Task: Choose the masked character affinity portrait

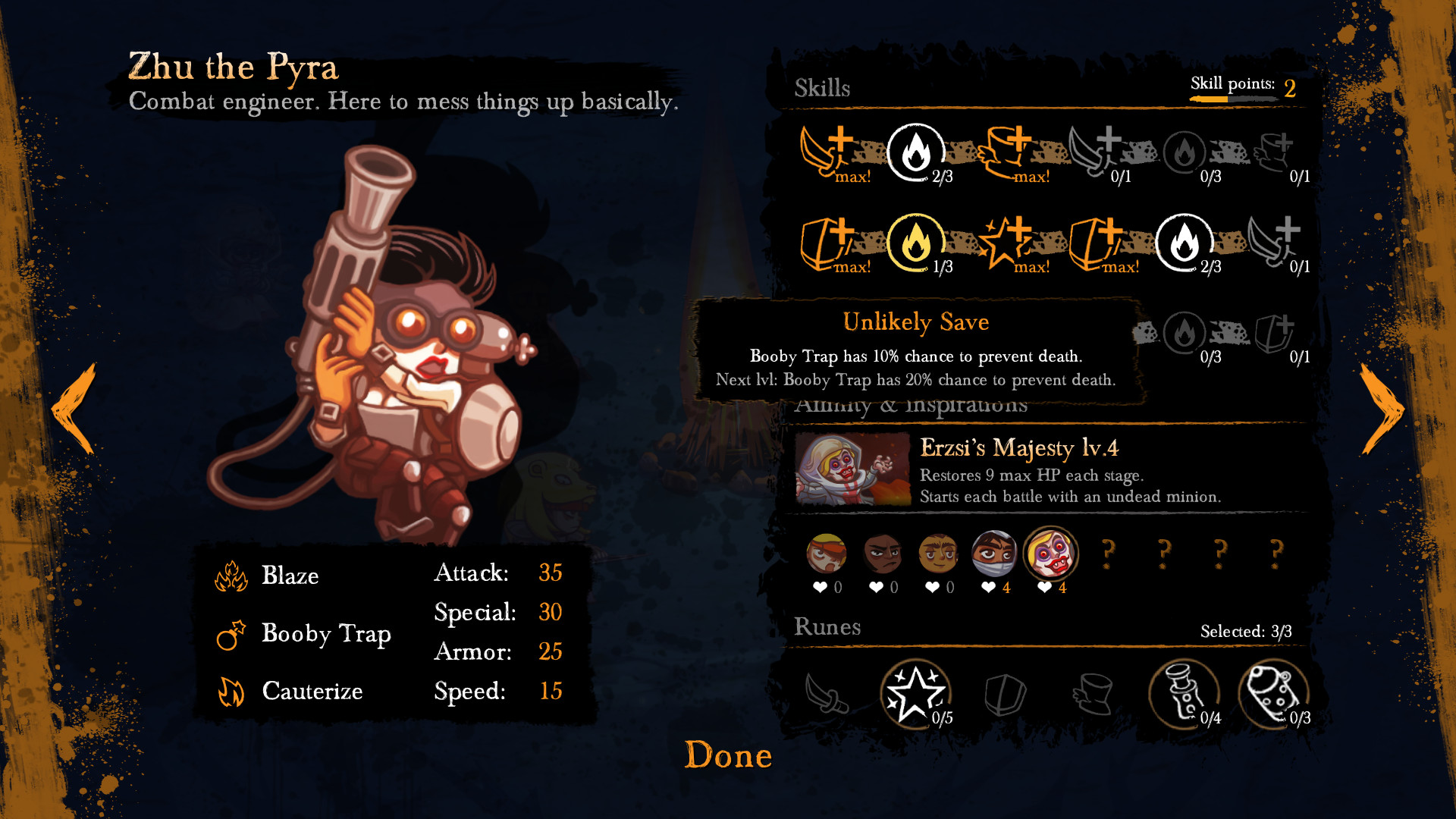Action: pyautogui.click(x=994, y=554)
